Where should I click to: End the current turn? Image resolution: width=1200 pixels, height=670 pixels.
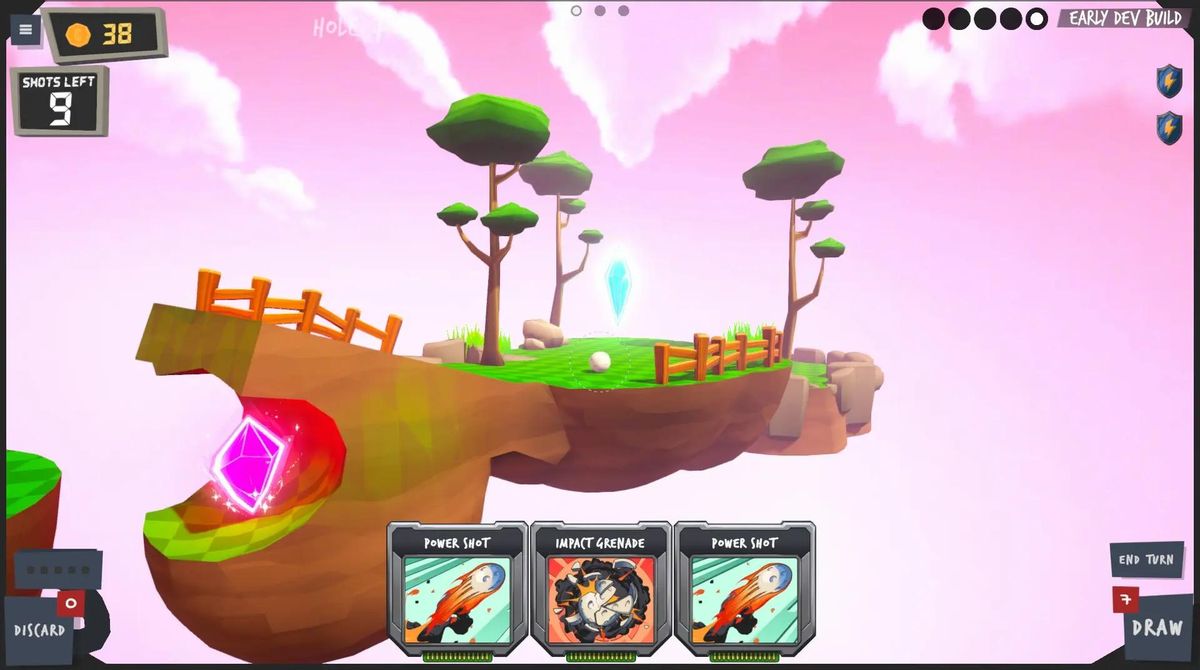point(1146,560)
